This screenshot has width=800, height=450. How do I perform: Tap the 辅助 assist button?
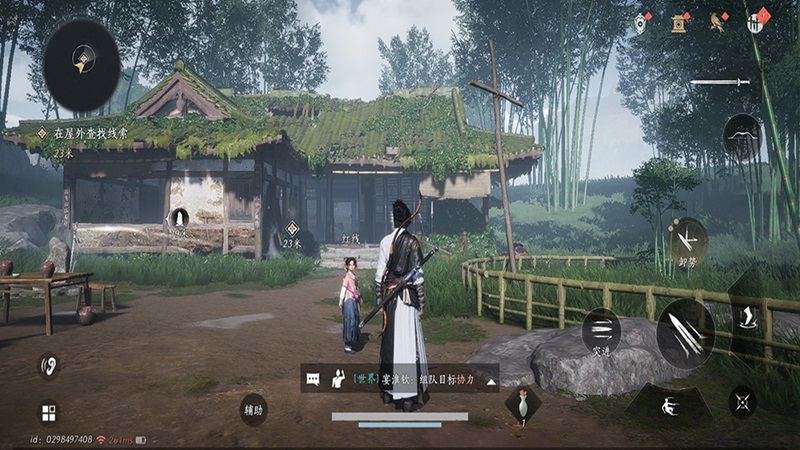pos(253,409)
